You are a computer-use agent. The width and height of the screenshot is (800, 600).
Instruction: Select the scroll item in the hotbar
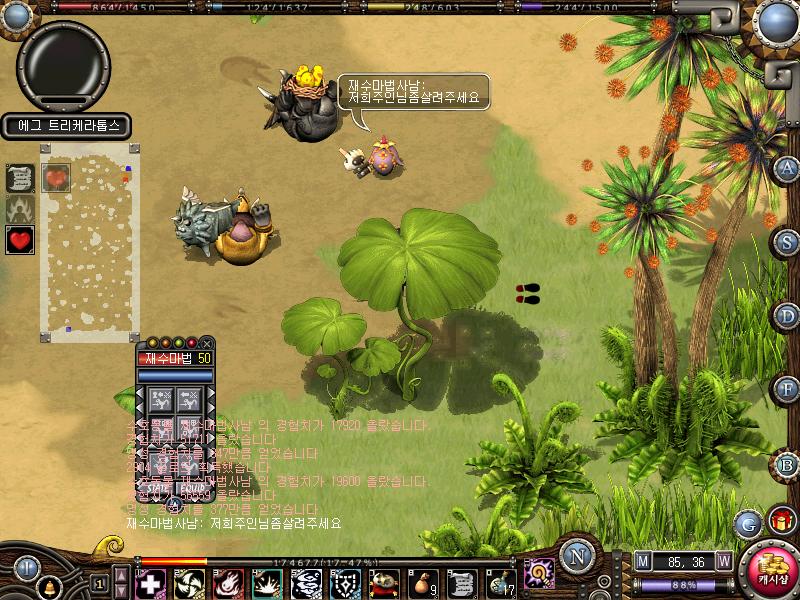461,583
